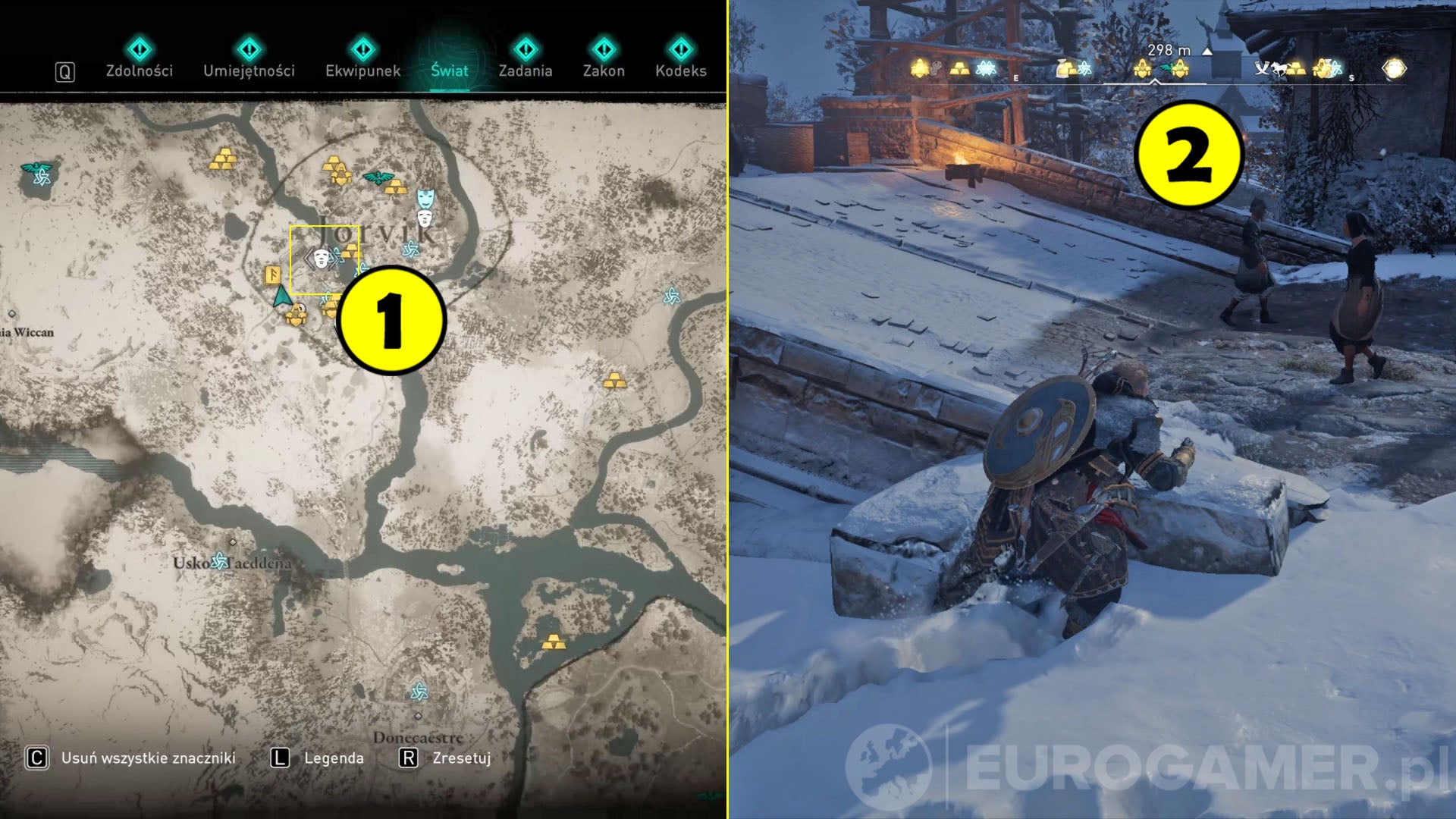Click the glowing diamond objective icon at compass right
This screenshot has height=819, width=1456.
click(1395, 68)
